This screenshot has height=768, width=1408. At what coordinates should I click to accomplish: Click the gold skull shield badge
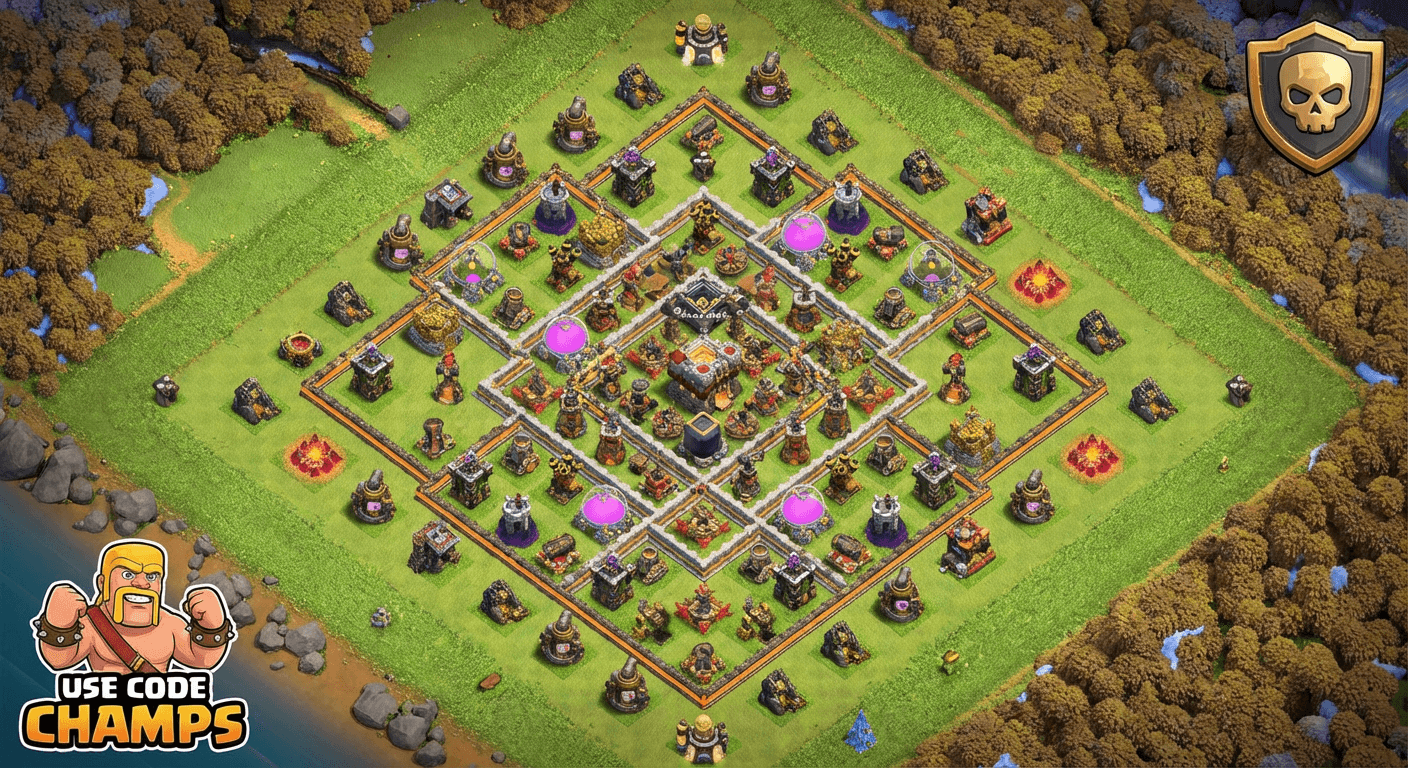(x=1315, y=97)
